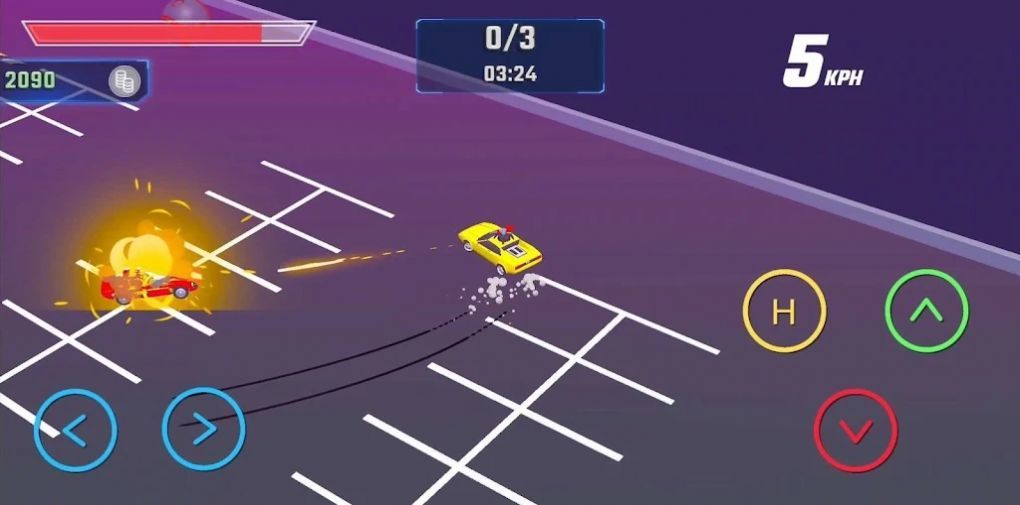Tap the blue steer-right arrow button
The width and height of the screenshot is (1020, 505).
point(203,429)
